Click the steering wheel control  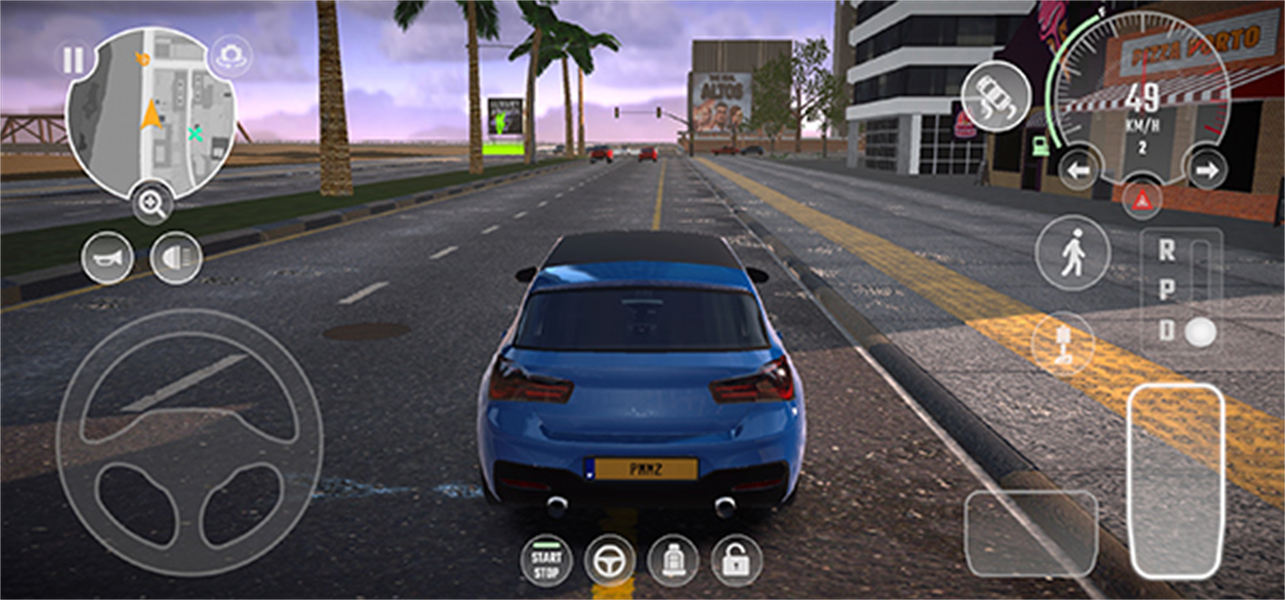[189, 442]
